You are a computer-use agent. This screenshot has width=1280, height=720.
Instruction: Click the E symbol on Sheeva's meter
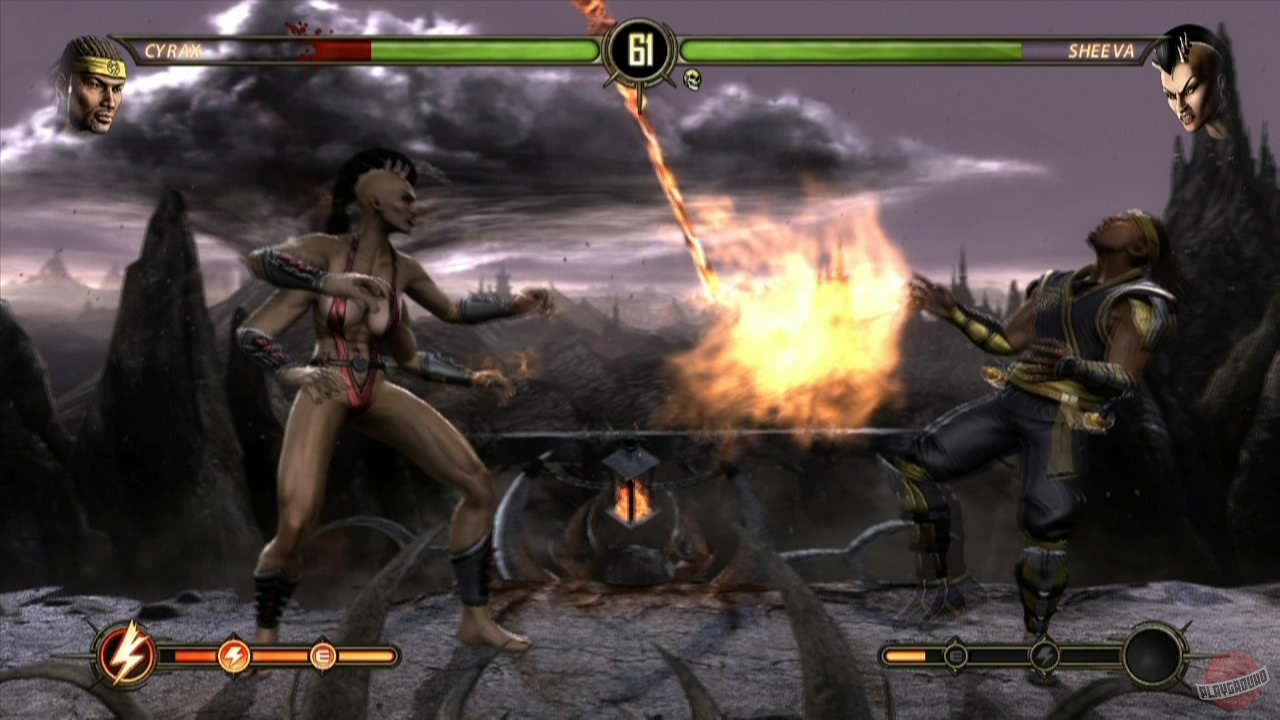pos(956,655)
